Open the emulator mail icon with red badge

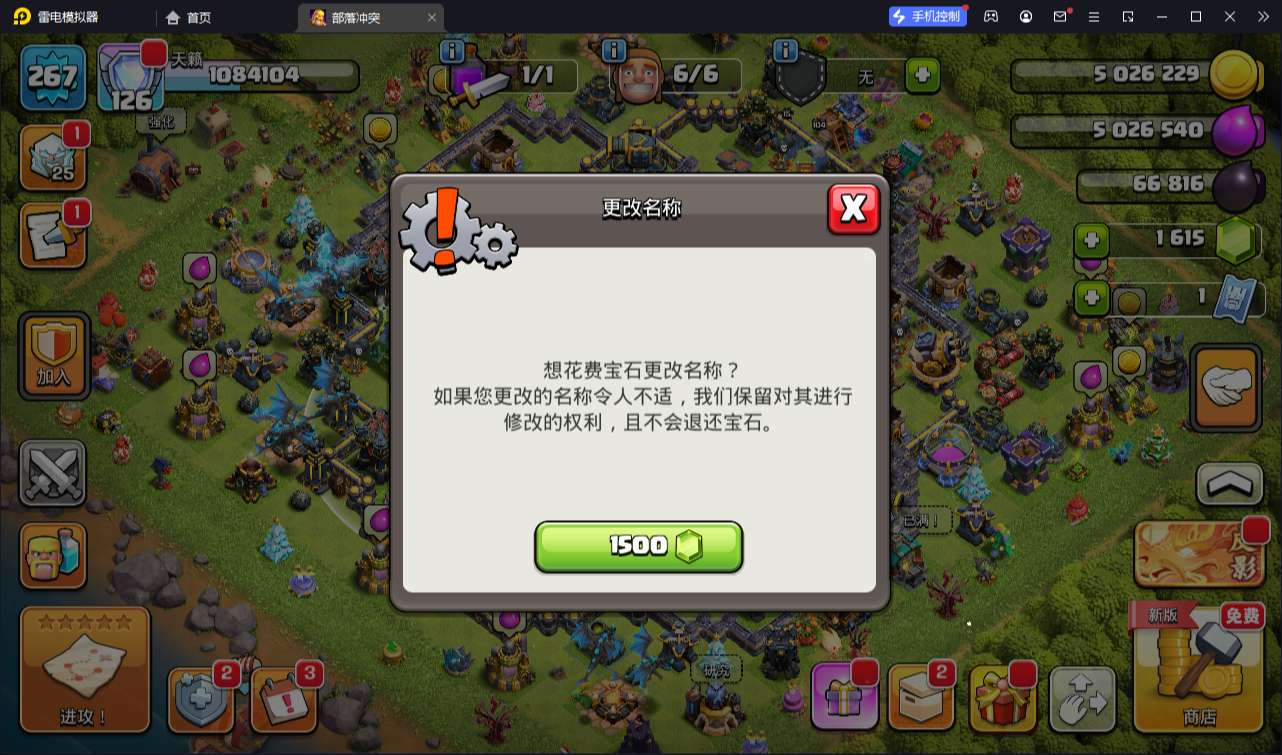coord(1060,16)
